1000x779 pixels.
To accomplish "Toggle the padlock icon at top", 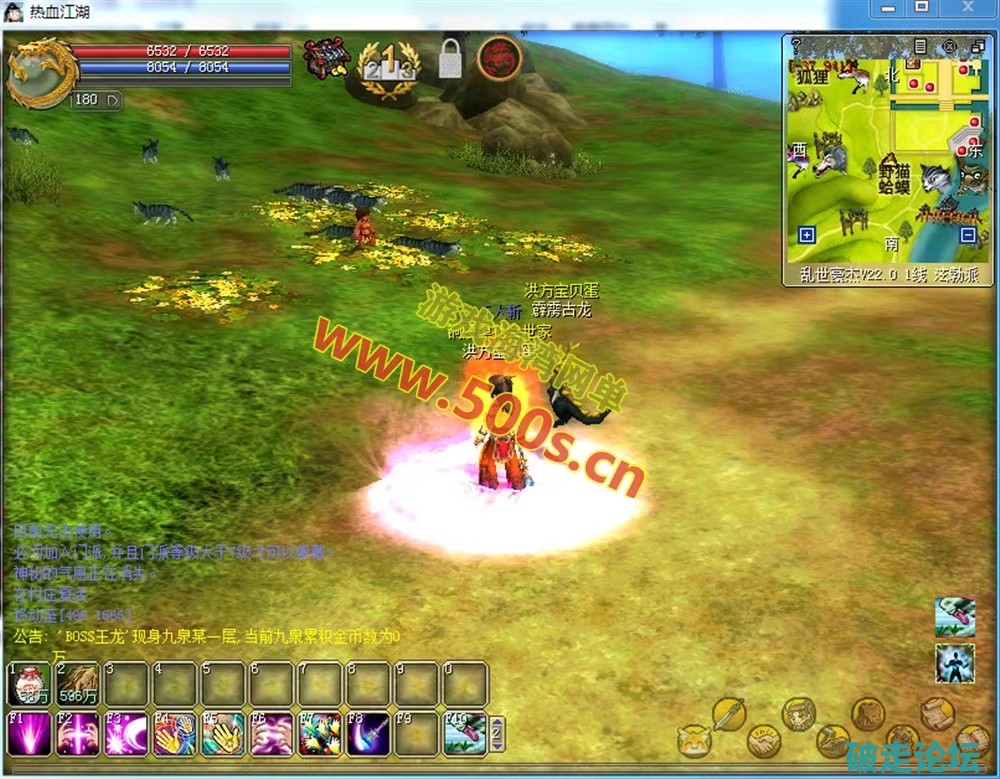I will point(450,60).
